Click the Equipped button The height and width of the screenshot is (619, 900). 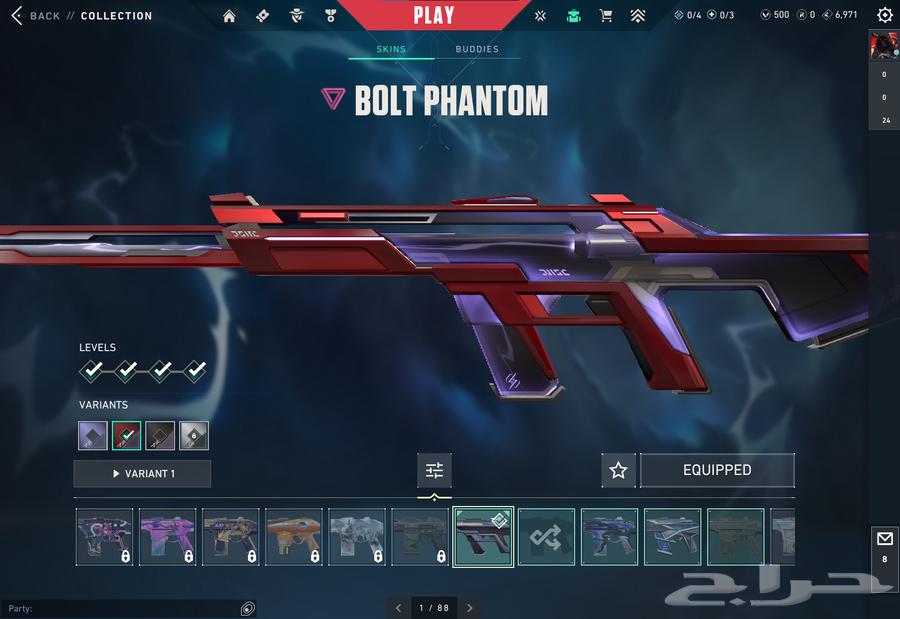point(717,470)
